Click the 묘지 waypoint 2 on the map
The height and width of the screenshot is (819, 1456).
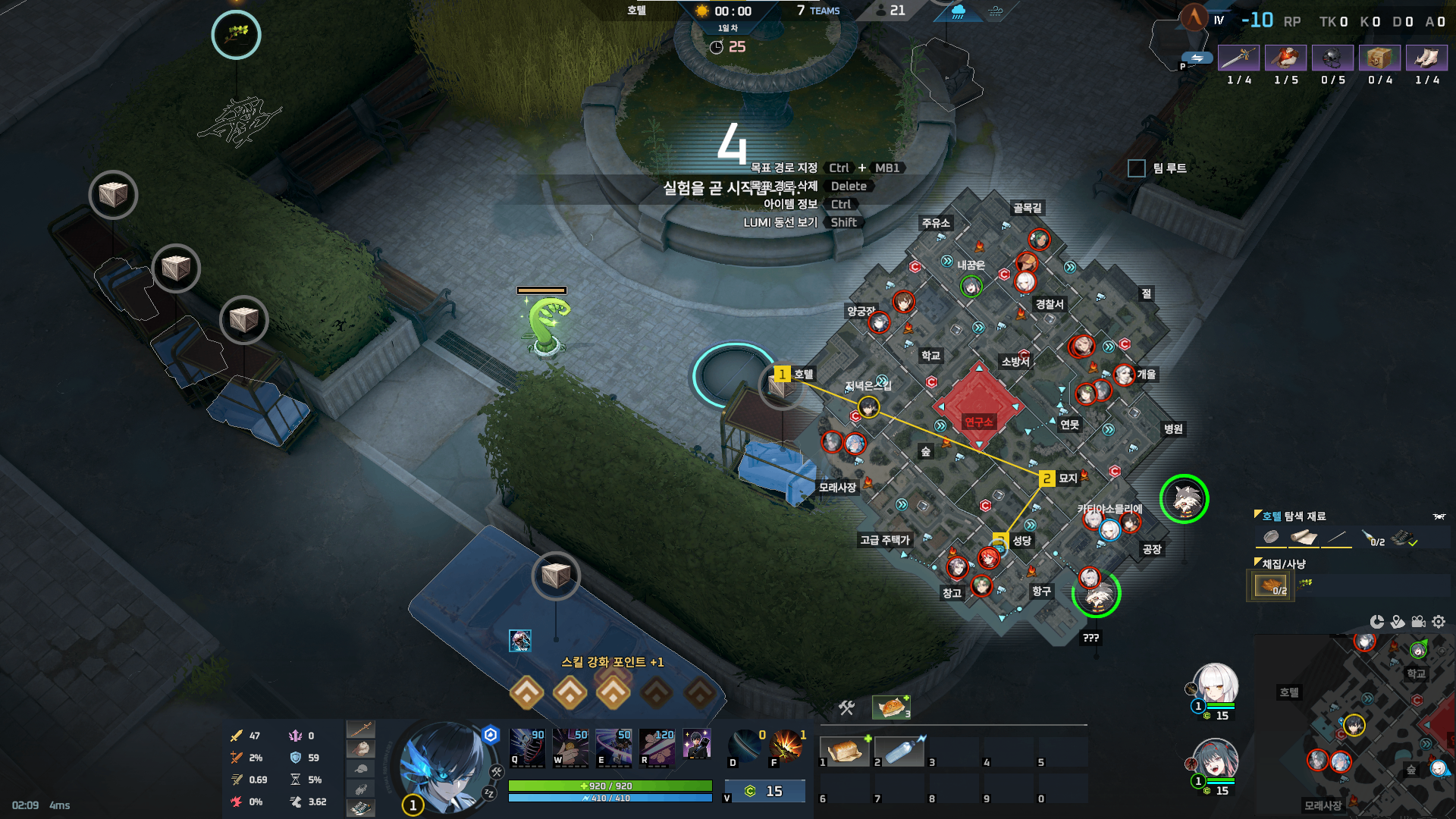pos(1046,479)
